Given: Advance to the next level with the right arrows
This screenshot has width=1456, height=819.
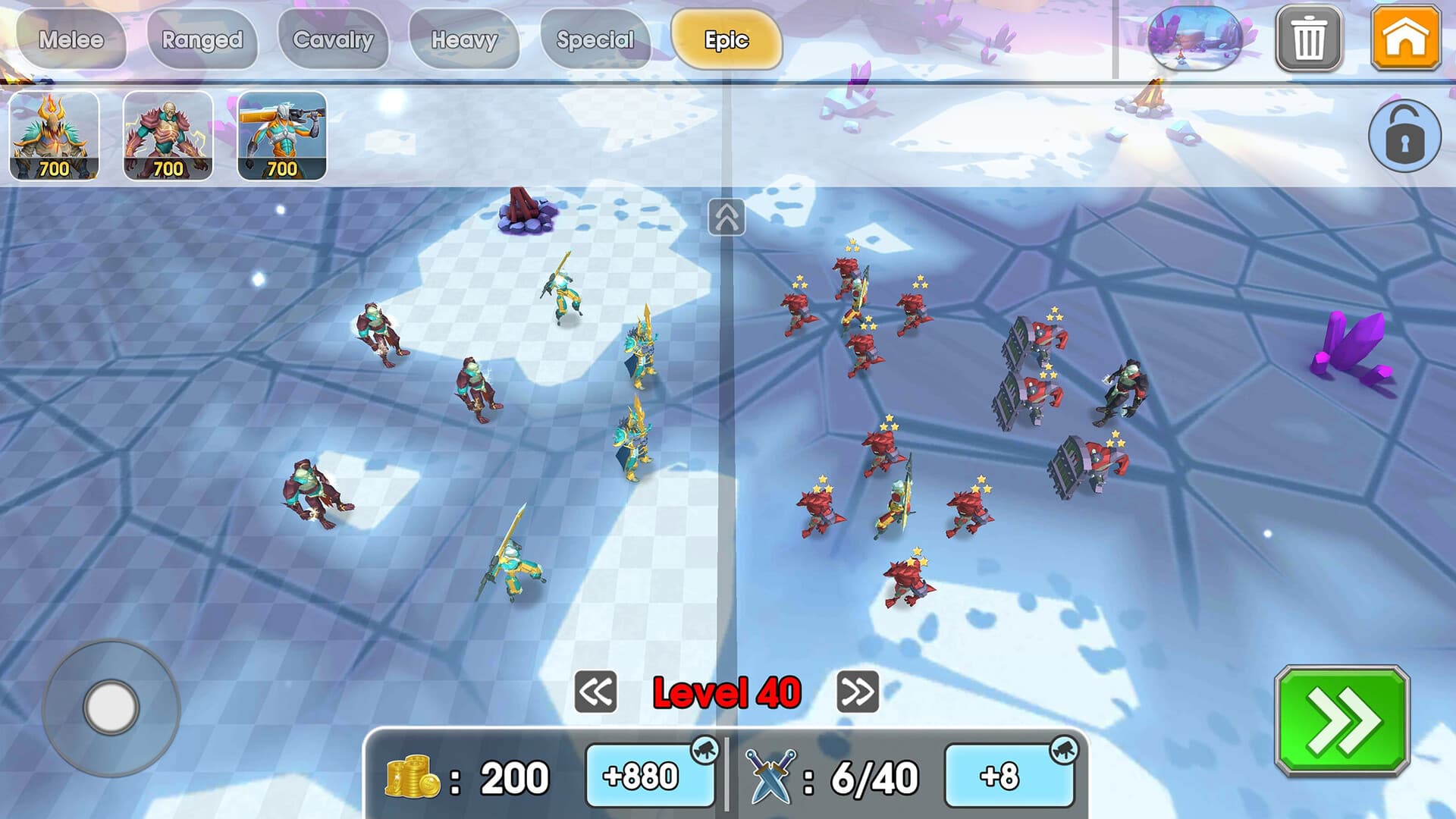Looking at the screenshot, I should (x=859, y=692).
